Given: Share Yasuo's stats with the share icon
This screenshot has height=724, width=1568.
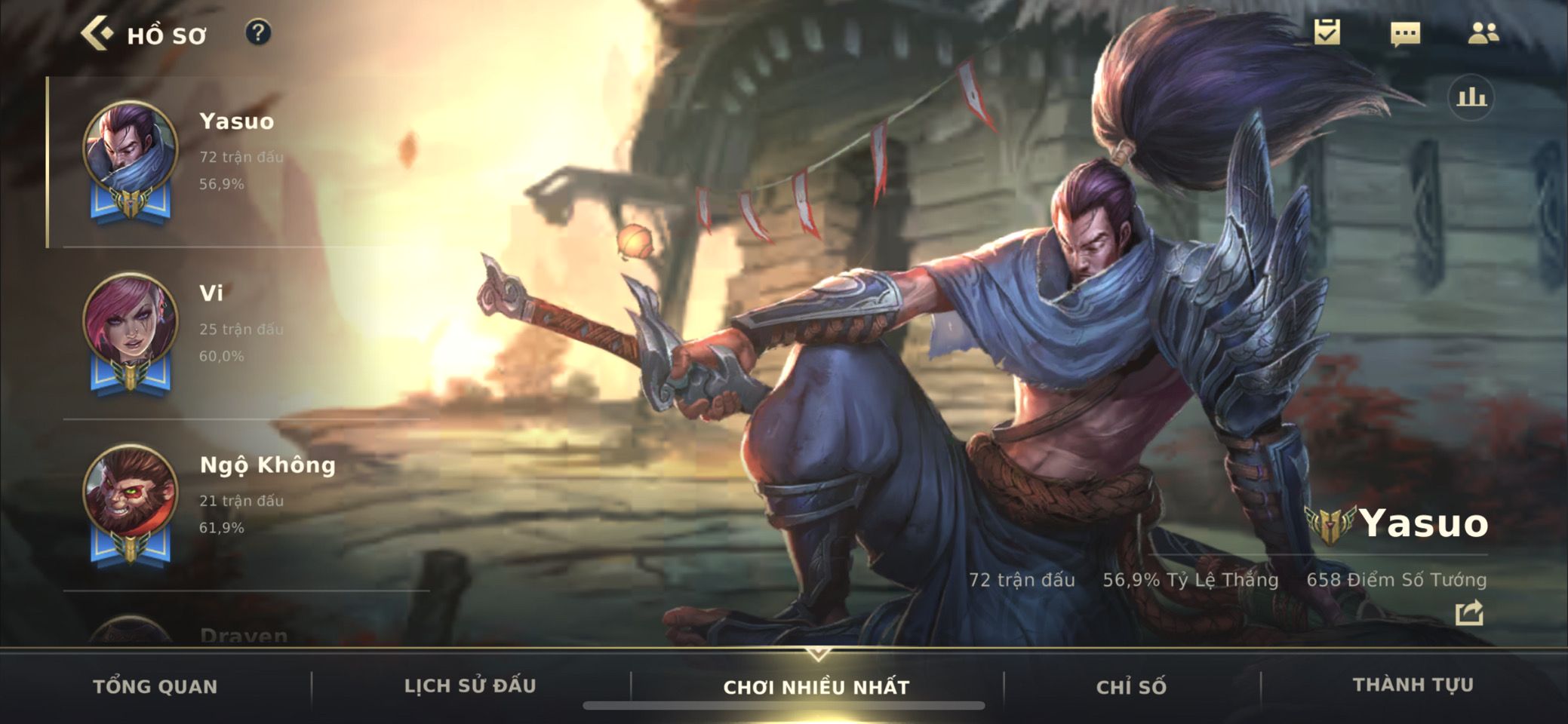Looking at the screenshot, I should 1469,613.
